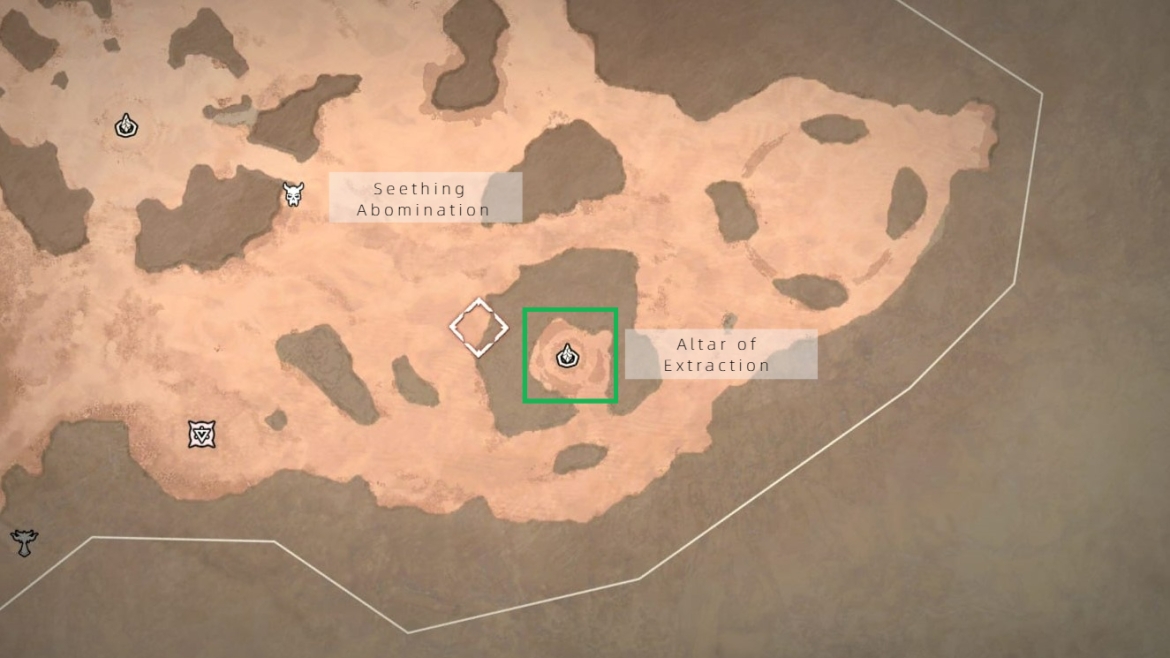Select the Altar of Extraction icon inside the green box
Image resolution: width=1170 pixels, height=658 pixels.
click(x=568, y=354)
